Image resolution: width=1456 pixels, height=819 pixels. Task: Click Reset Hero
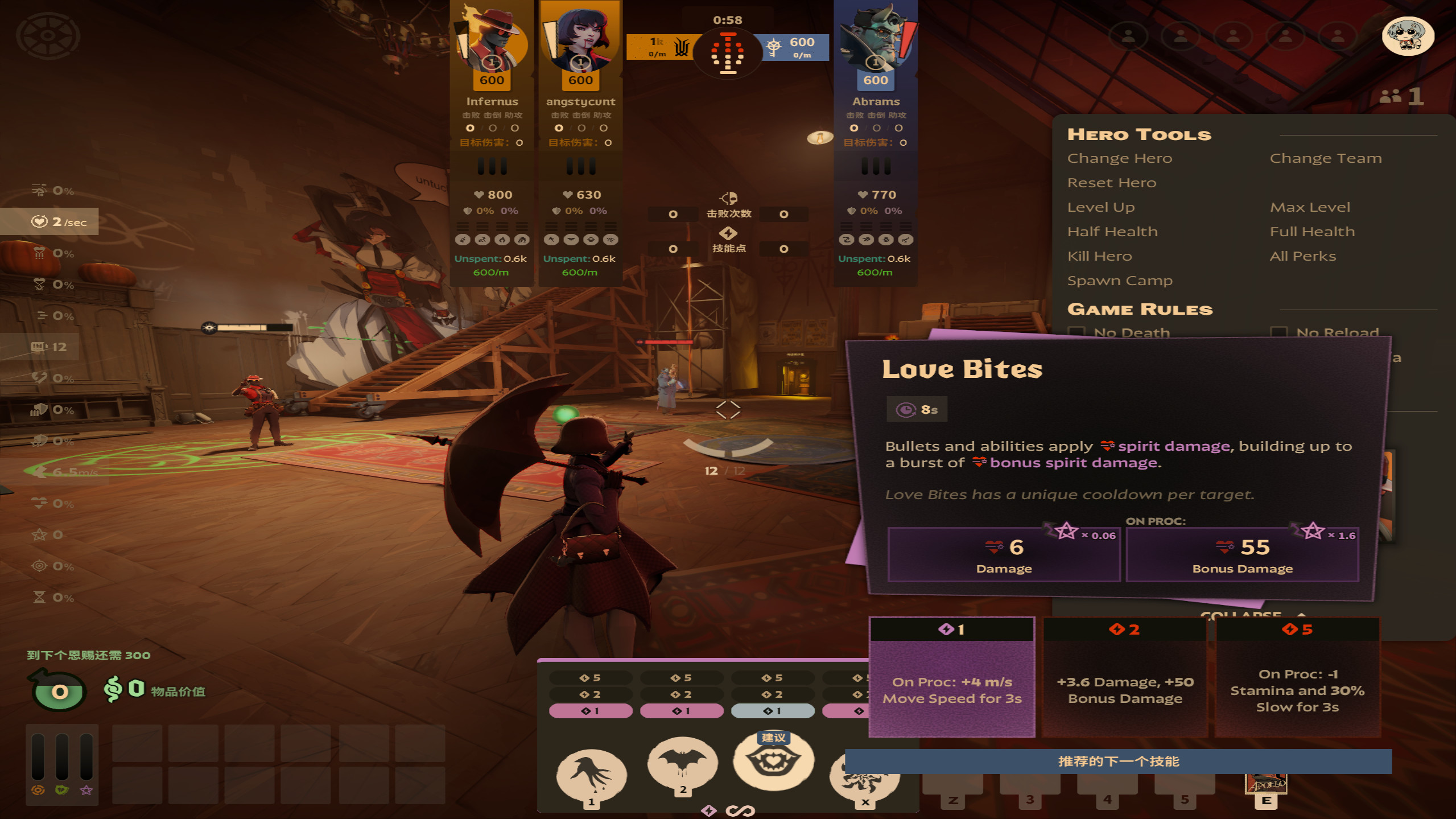click(x=1111, y=183)
